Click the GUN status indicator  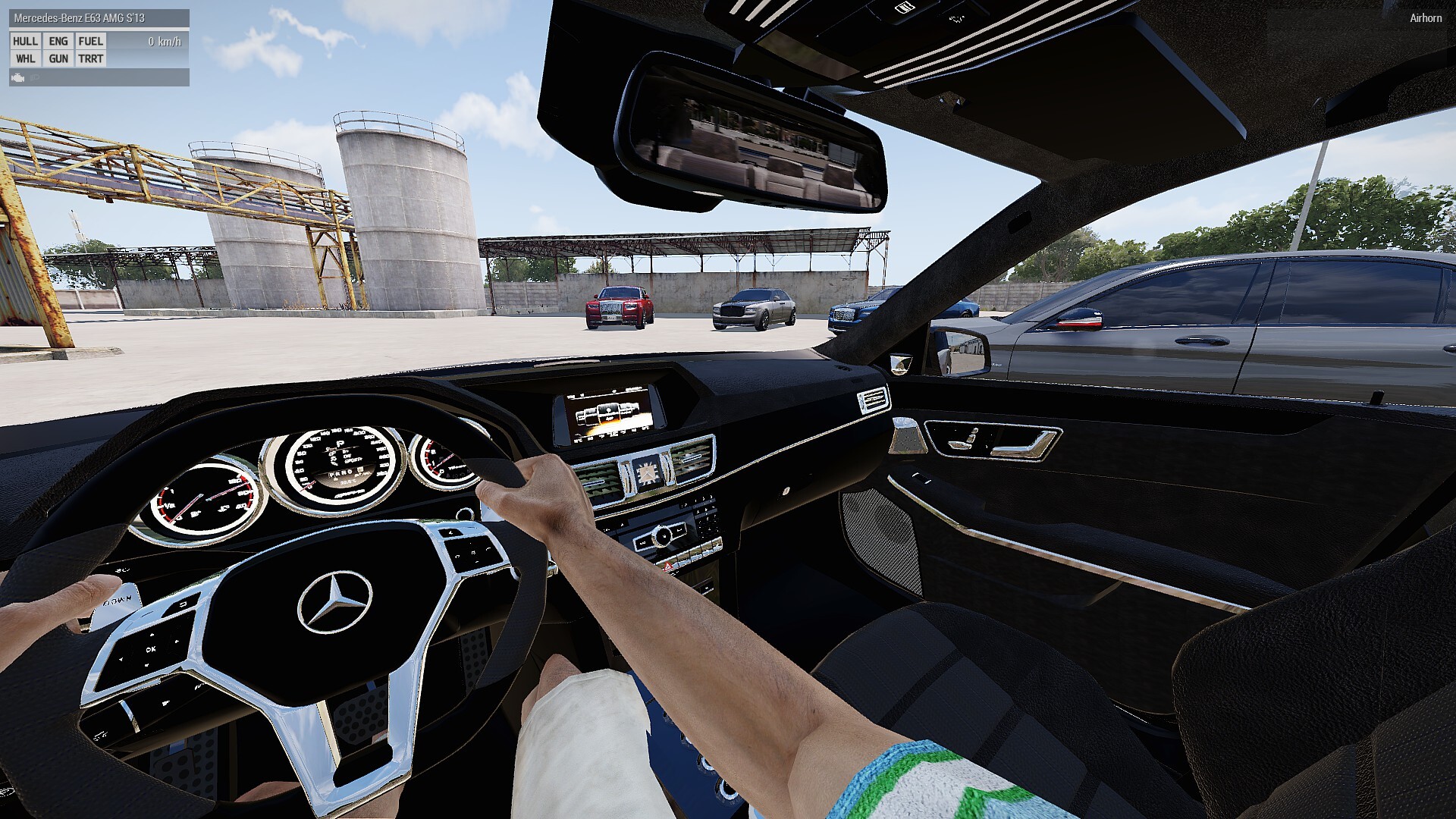(x=58, y=59)
